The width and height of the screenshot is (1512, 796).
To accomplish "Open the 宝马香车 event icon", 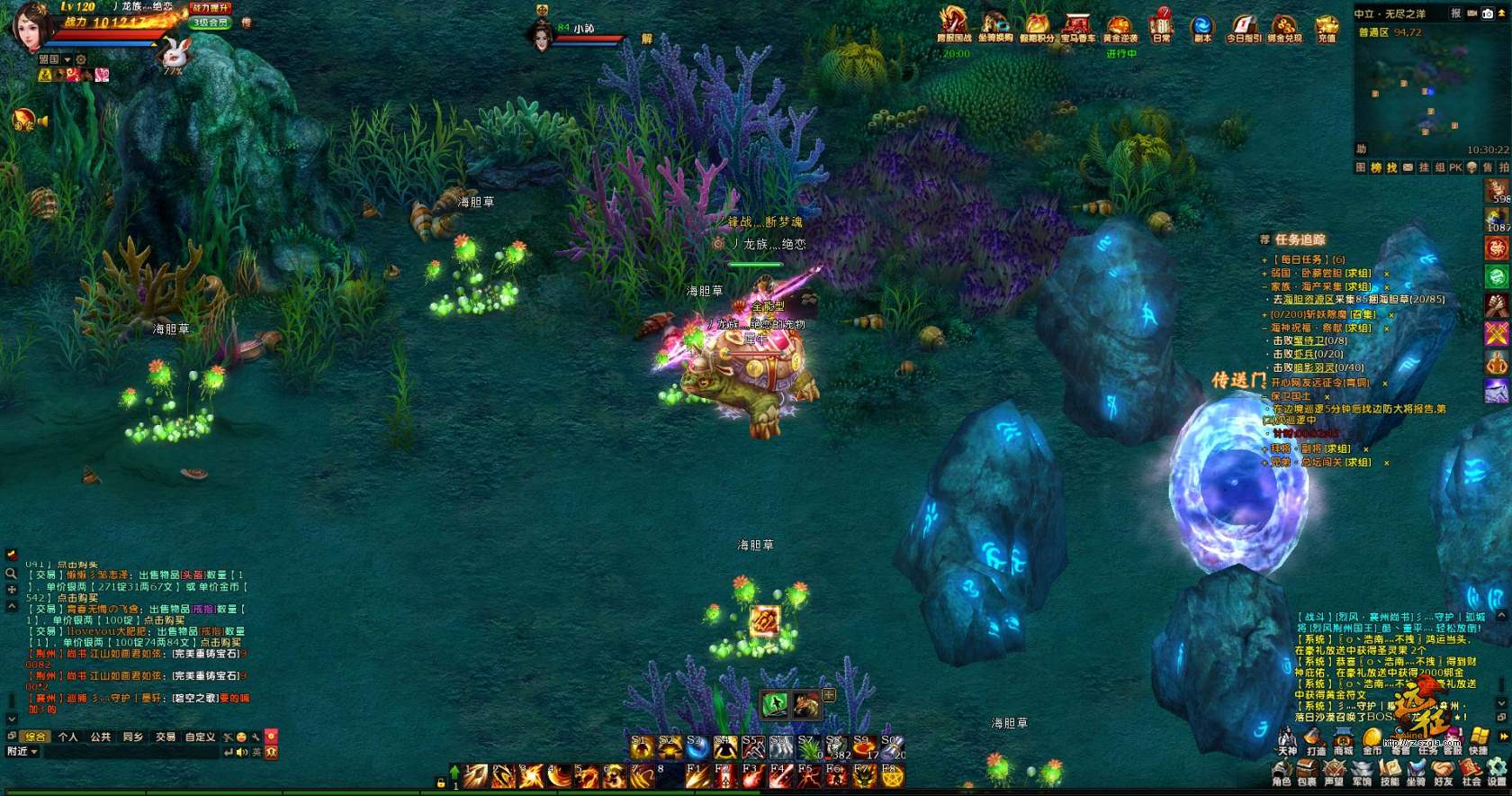I will pyautogui.click(x=1076, y=26).
